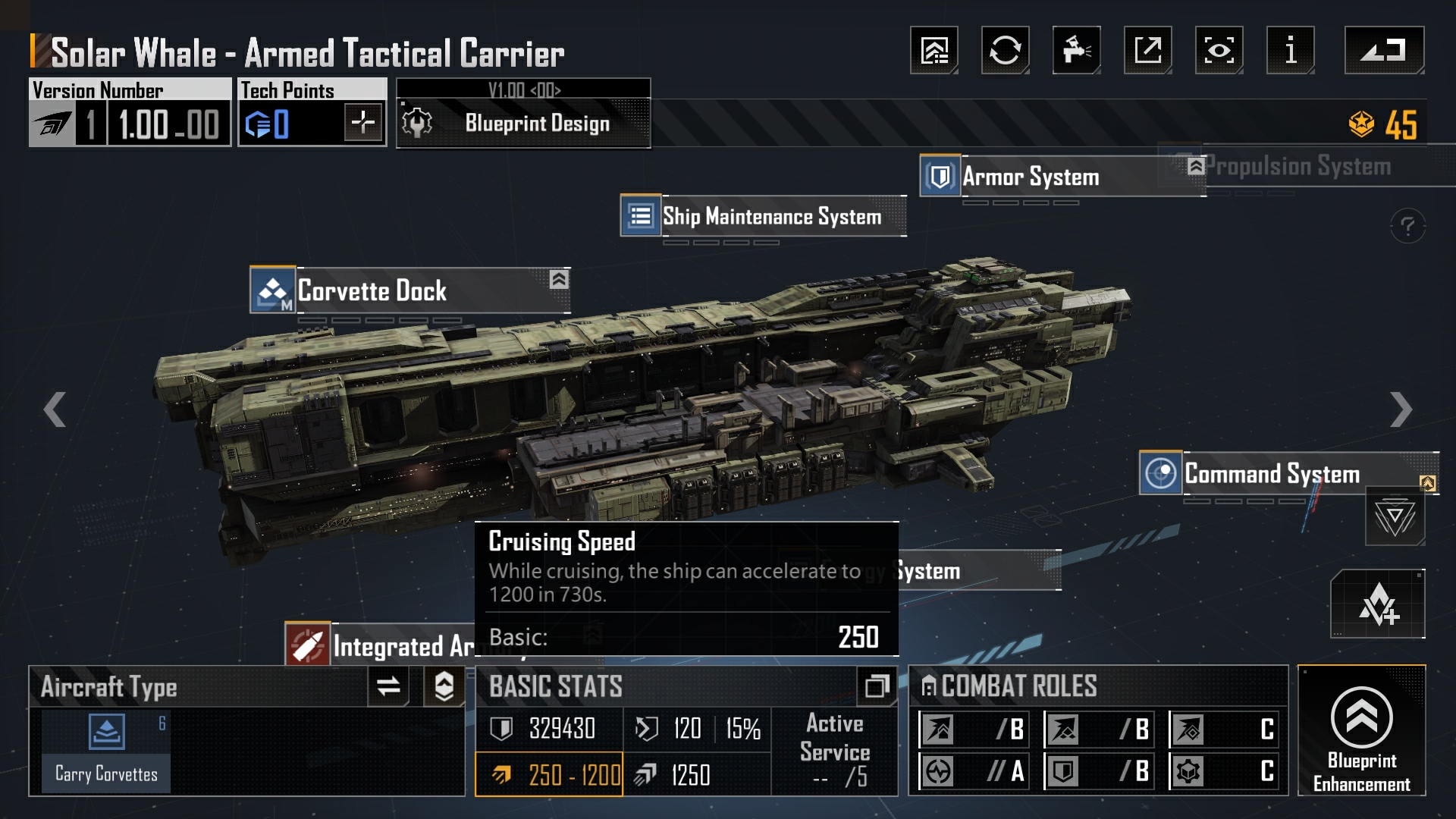This screenshot has height=819, width=1456.
Task: Open the spray paint skin icon
Action: pos(1076,50)
